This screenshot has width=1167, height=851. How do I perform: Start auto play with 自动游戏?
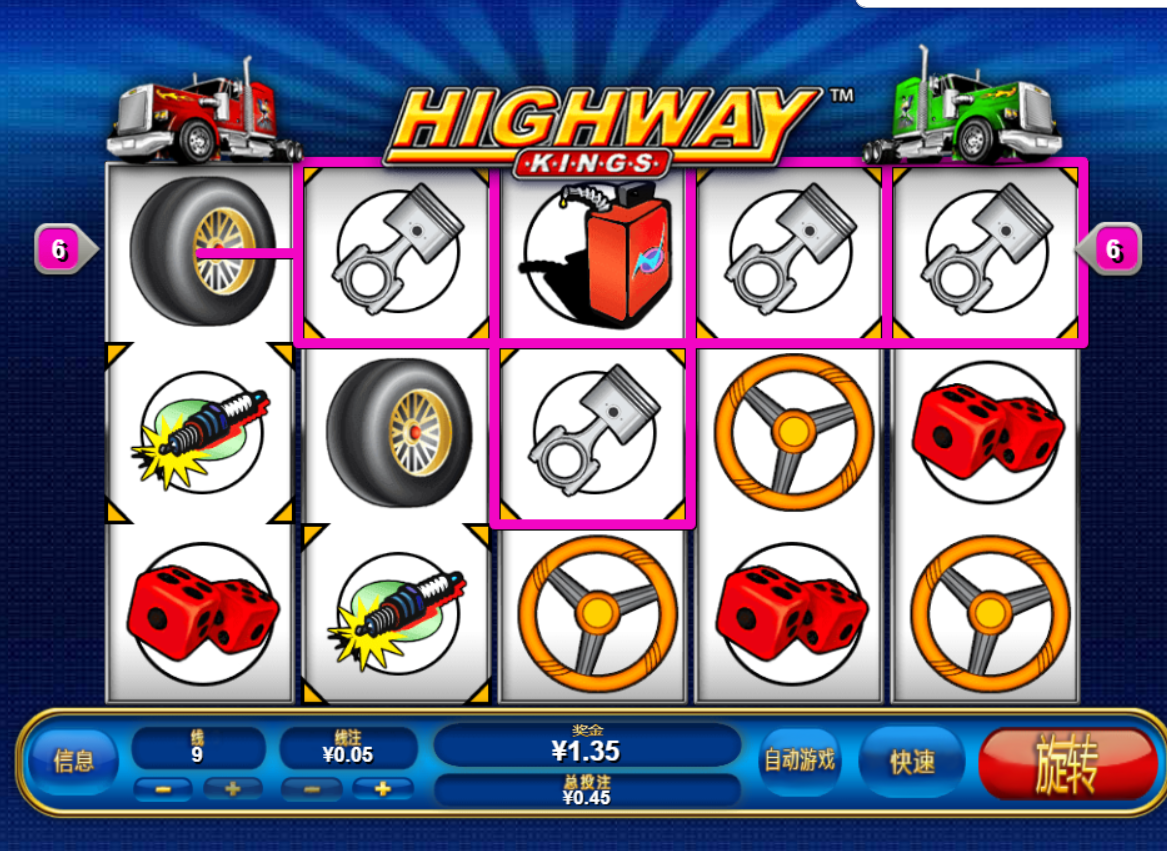(799, 761)
